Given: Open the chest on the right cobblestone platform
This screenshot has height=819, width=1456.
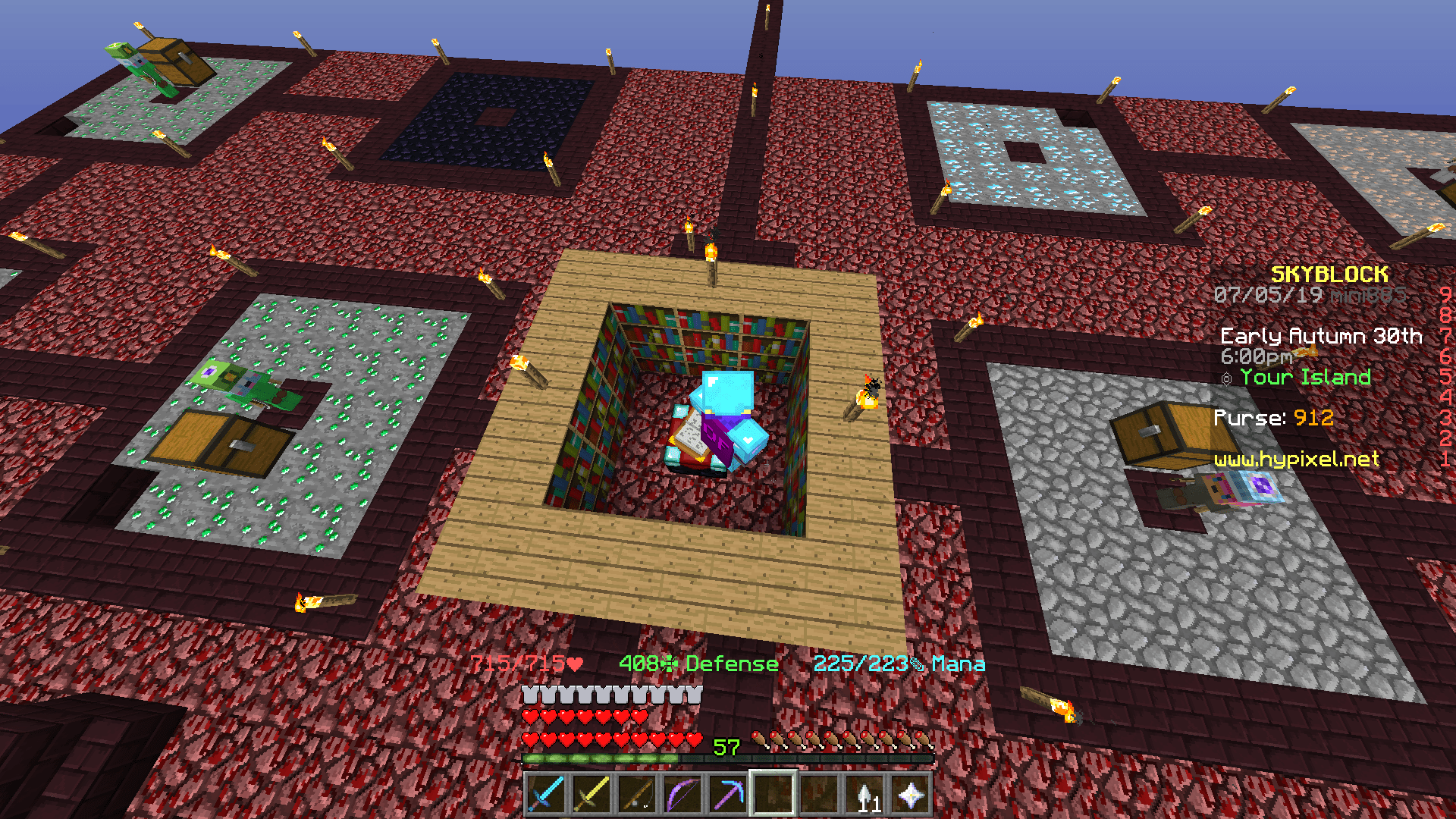Looking at the screenshot, I should (1159, 432).
